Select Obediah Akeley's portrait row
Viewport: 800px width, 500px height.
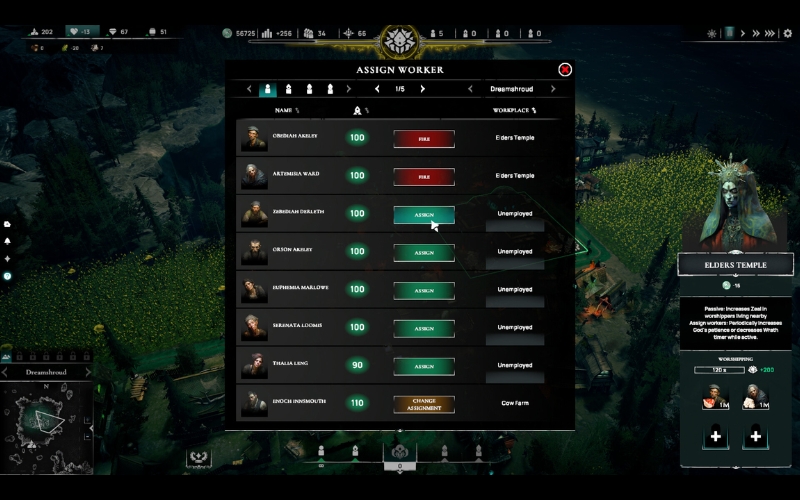[254, 138]
